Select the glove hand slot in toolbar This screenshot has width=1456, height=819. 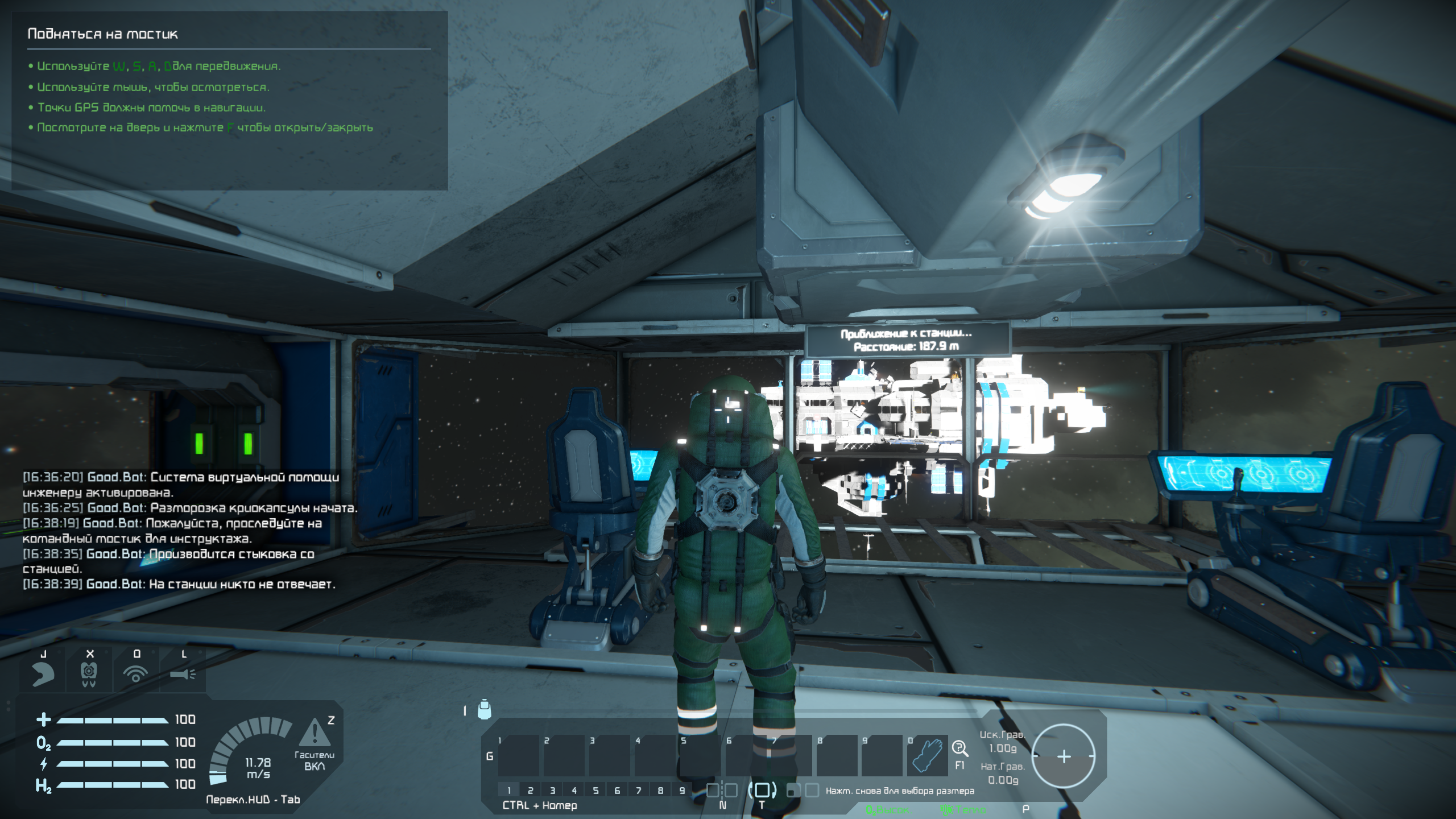pyautogui.click(x=927, y=755)
